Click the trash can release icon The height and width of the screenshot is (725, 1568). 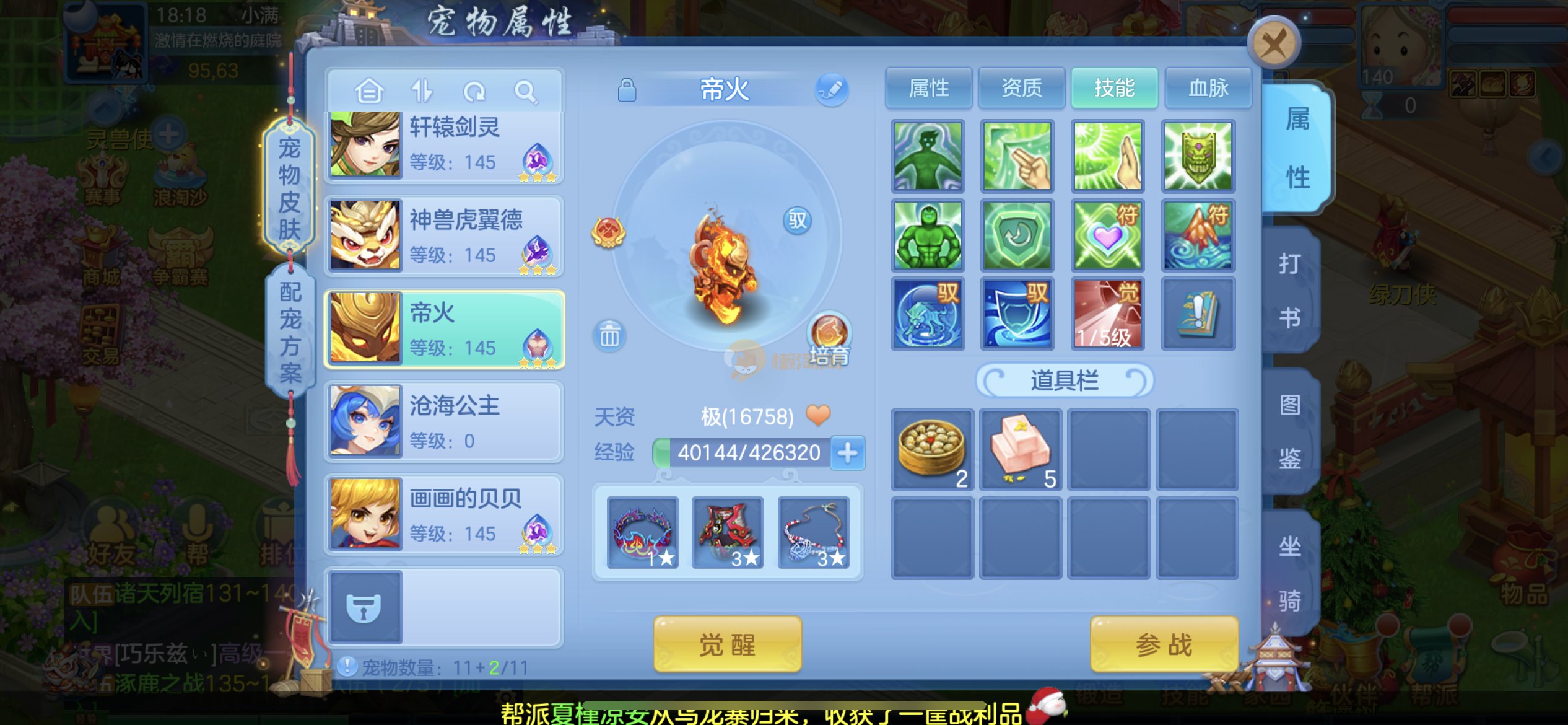[609, 336]
